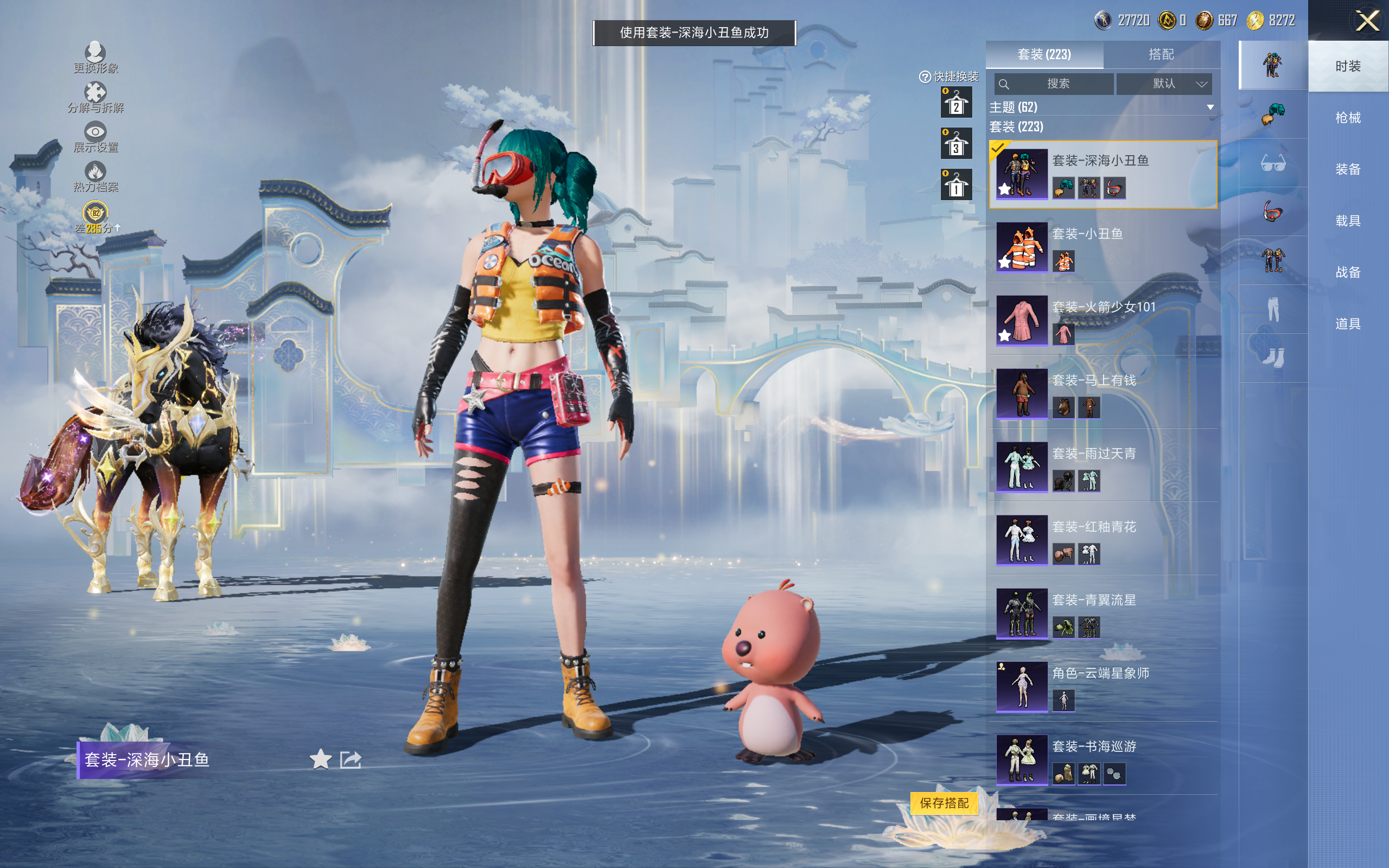Open 展示设置 eye icon

coord(95,137)
